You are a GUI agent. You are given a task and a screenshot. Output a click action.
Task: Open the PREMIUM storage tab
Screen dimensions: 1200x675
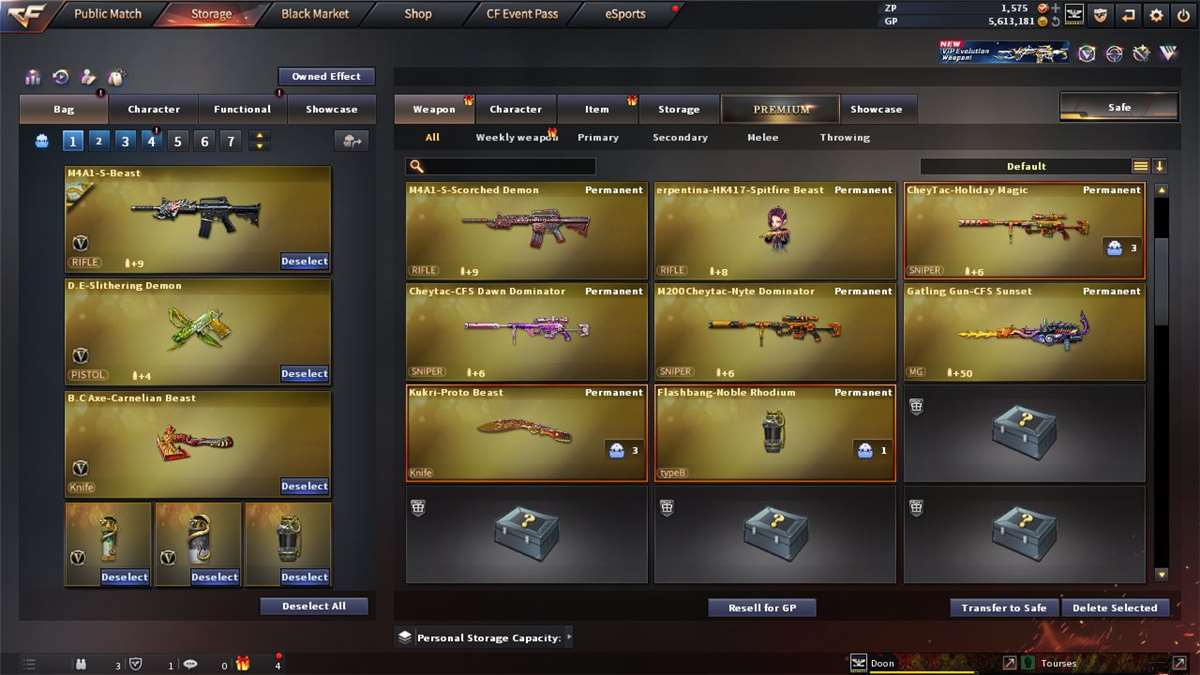click(x=782, y=109)
